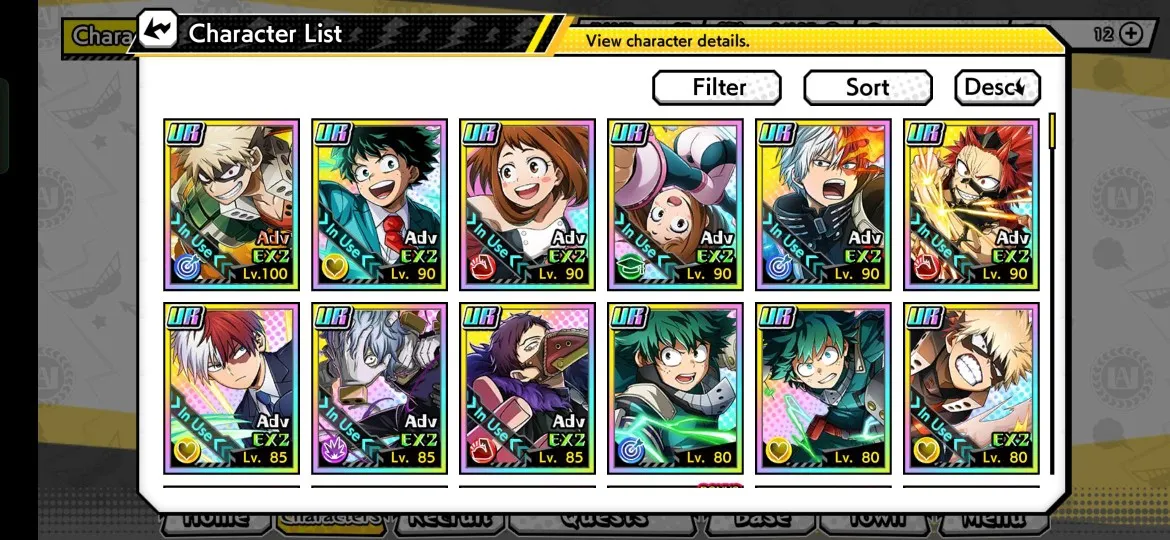The image size is (1170, 540).
Task: Pick the Todoroki Lv. 90 fire card
Action: [x=824, y=205]
